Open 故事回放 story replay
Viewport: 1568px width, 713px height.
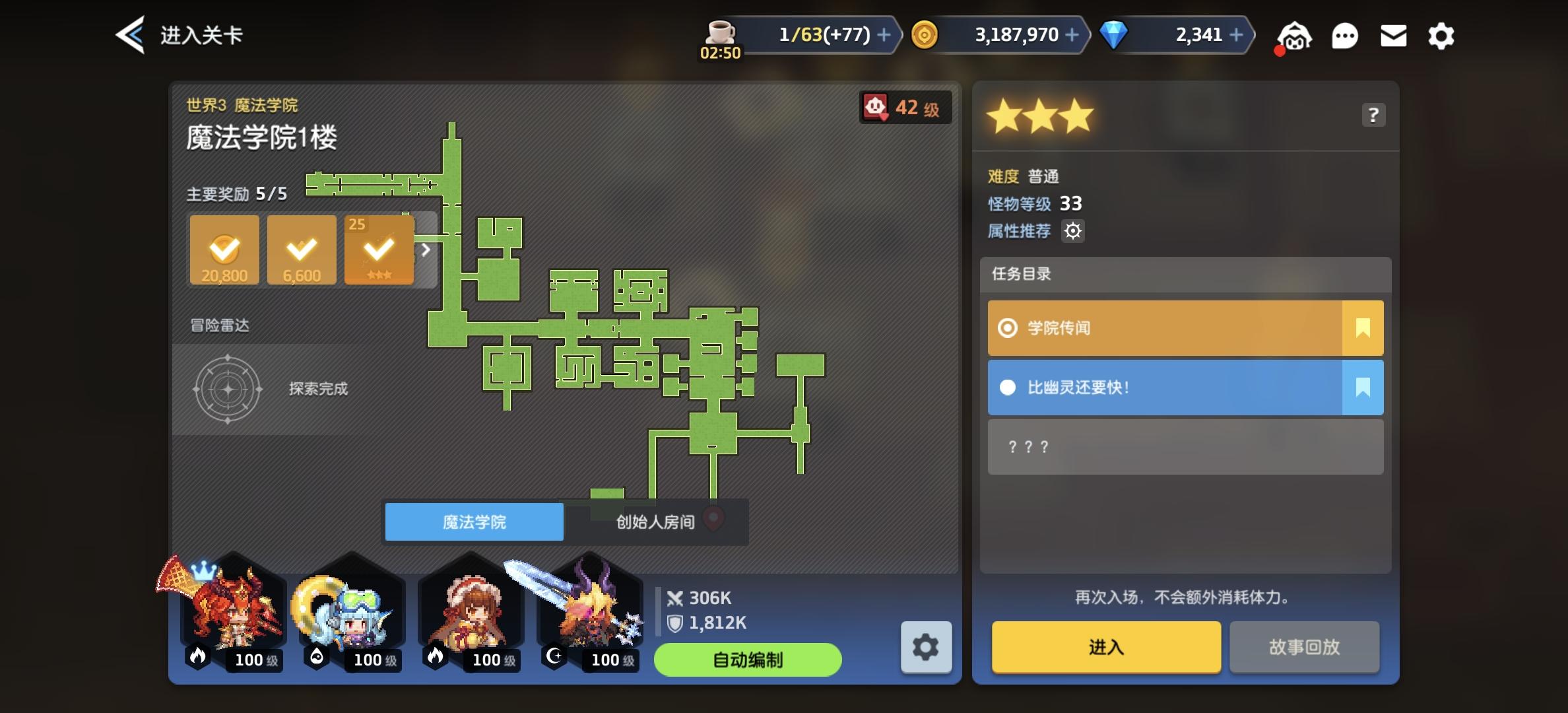click(1304, 648)
